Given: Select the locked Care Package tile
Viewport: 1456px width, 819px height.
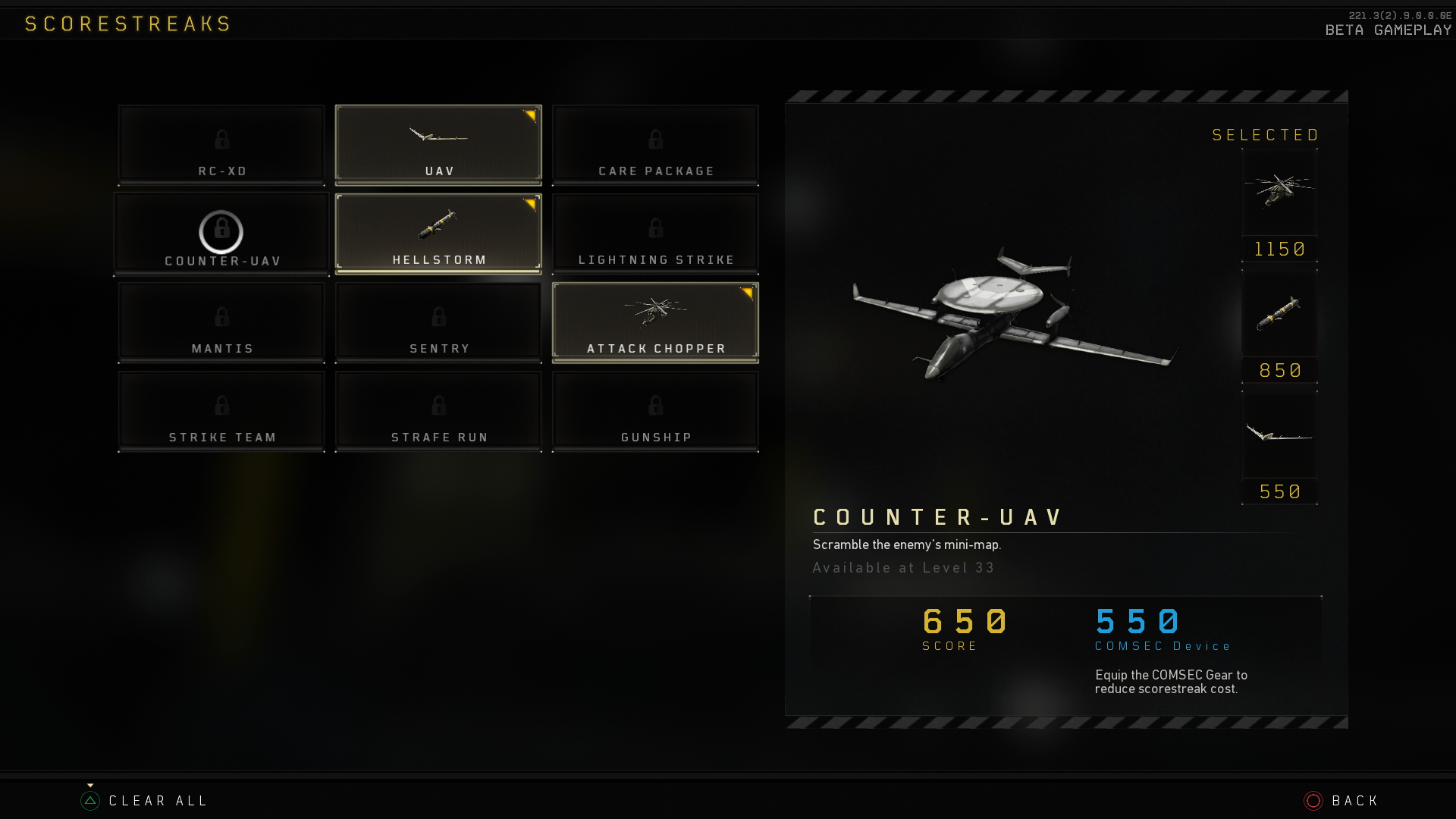Looking at the screenshot, I should coord(655,145).
